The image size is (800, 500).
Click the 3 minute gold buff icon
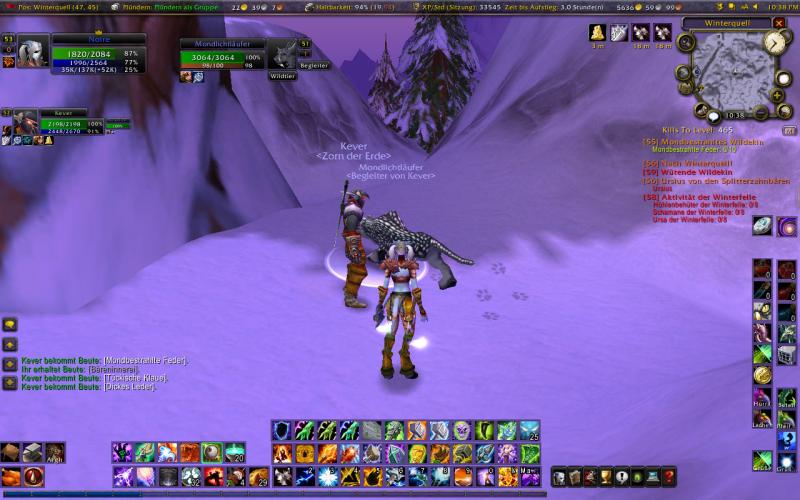(597, 33)
